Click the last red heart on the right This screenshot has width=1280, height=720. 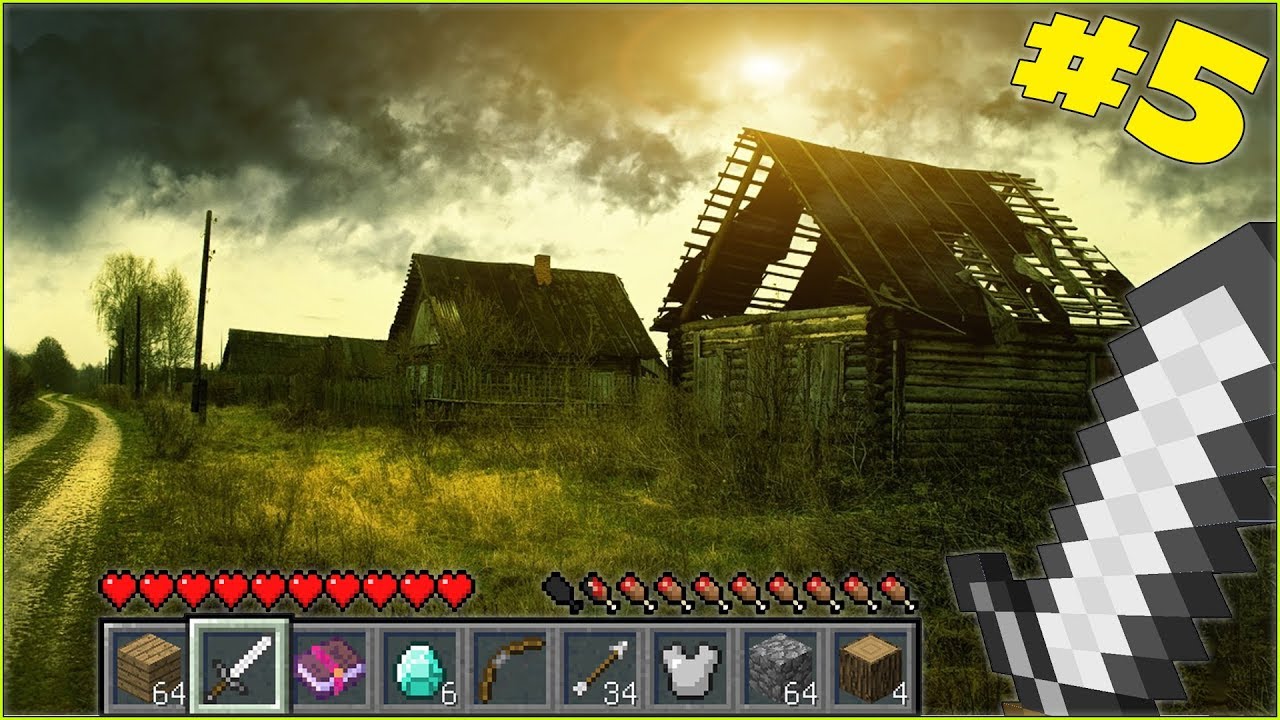coord(452,589)
